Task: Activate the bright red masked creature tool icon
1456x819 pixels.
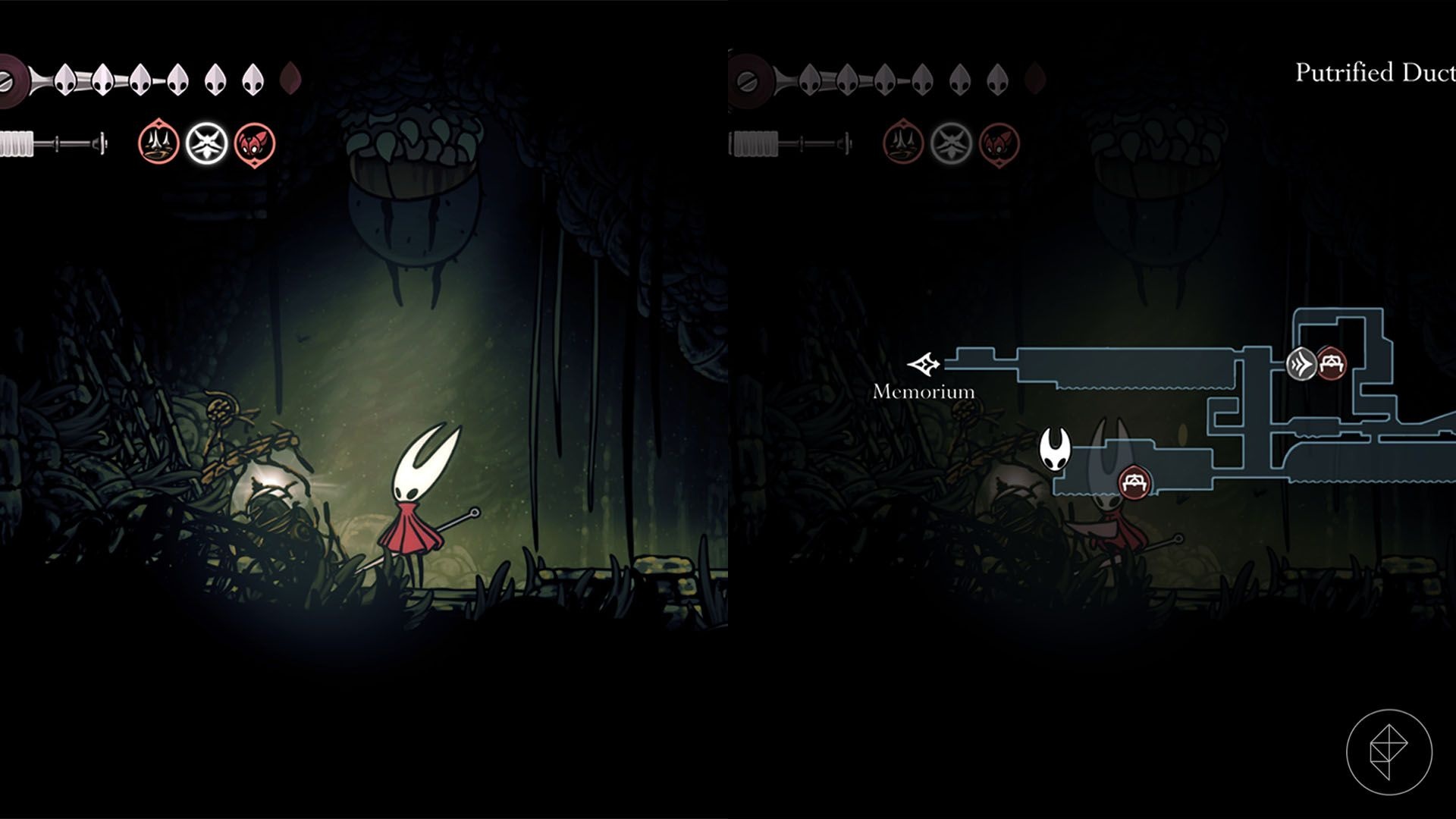Action: [255, 143]
